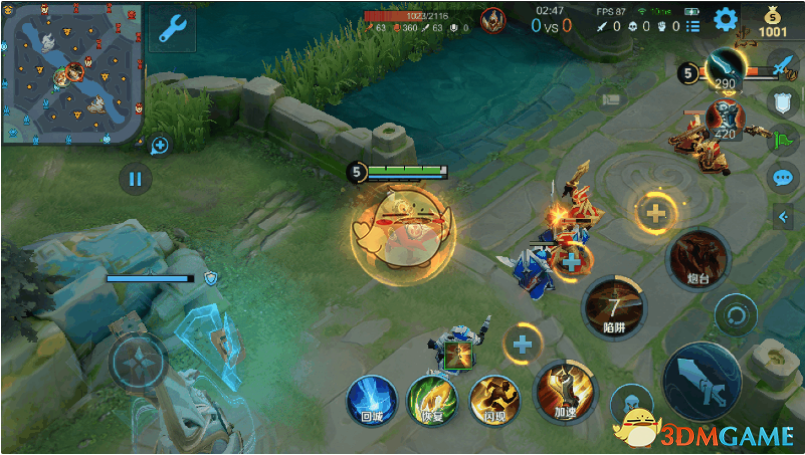Buy the recommended item costing 420
The height and width of the screenshot is (455, 805).
[x=724, y=118]
